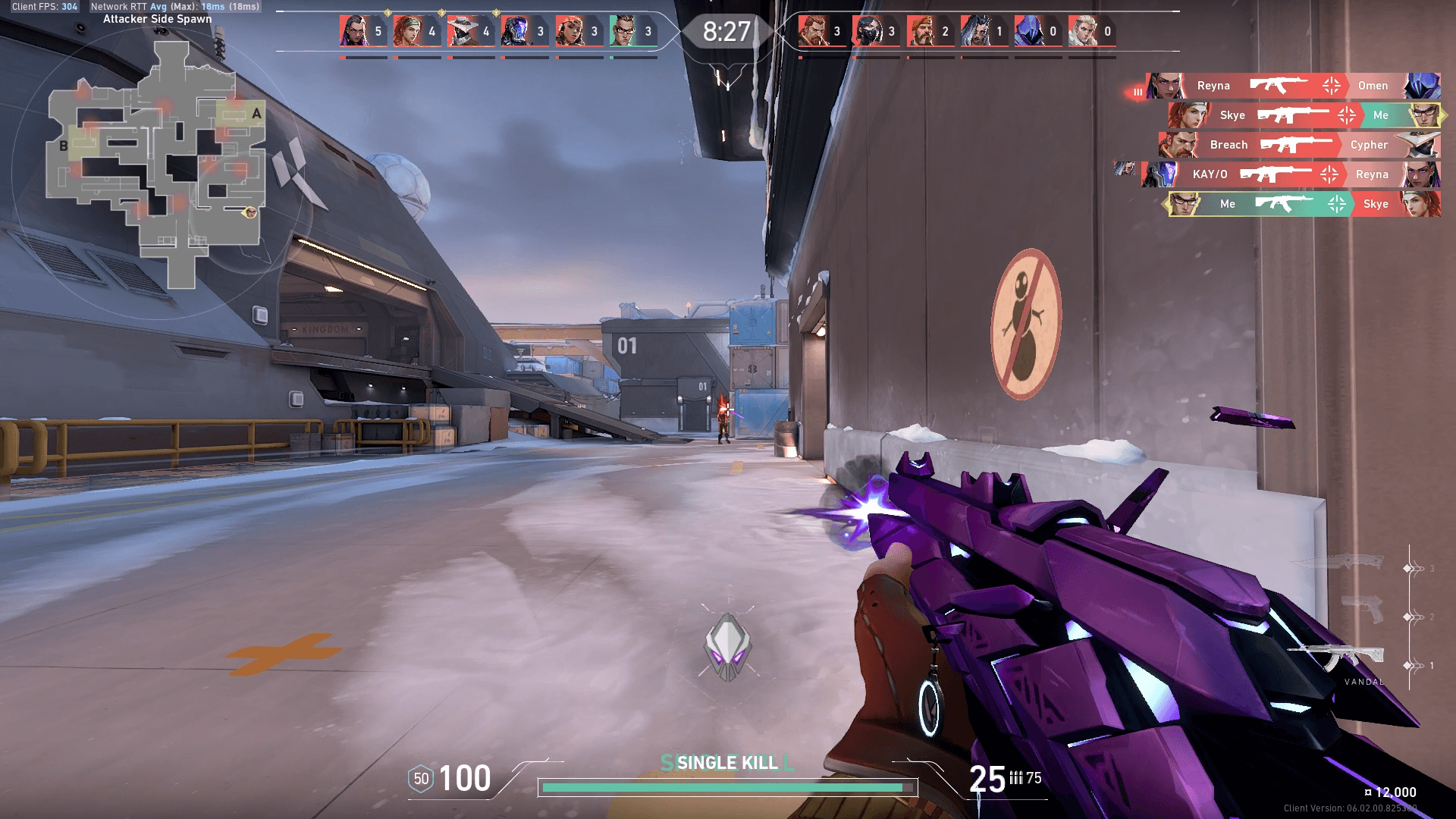This screenshot has height=819, width=1456.
Task: Switch to the sidearm pistol slot
Action: click(1363, 609)
